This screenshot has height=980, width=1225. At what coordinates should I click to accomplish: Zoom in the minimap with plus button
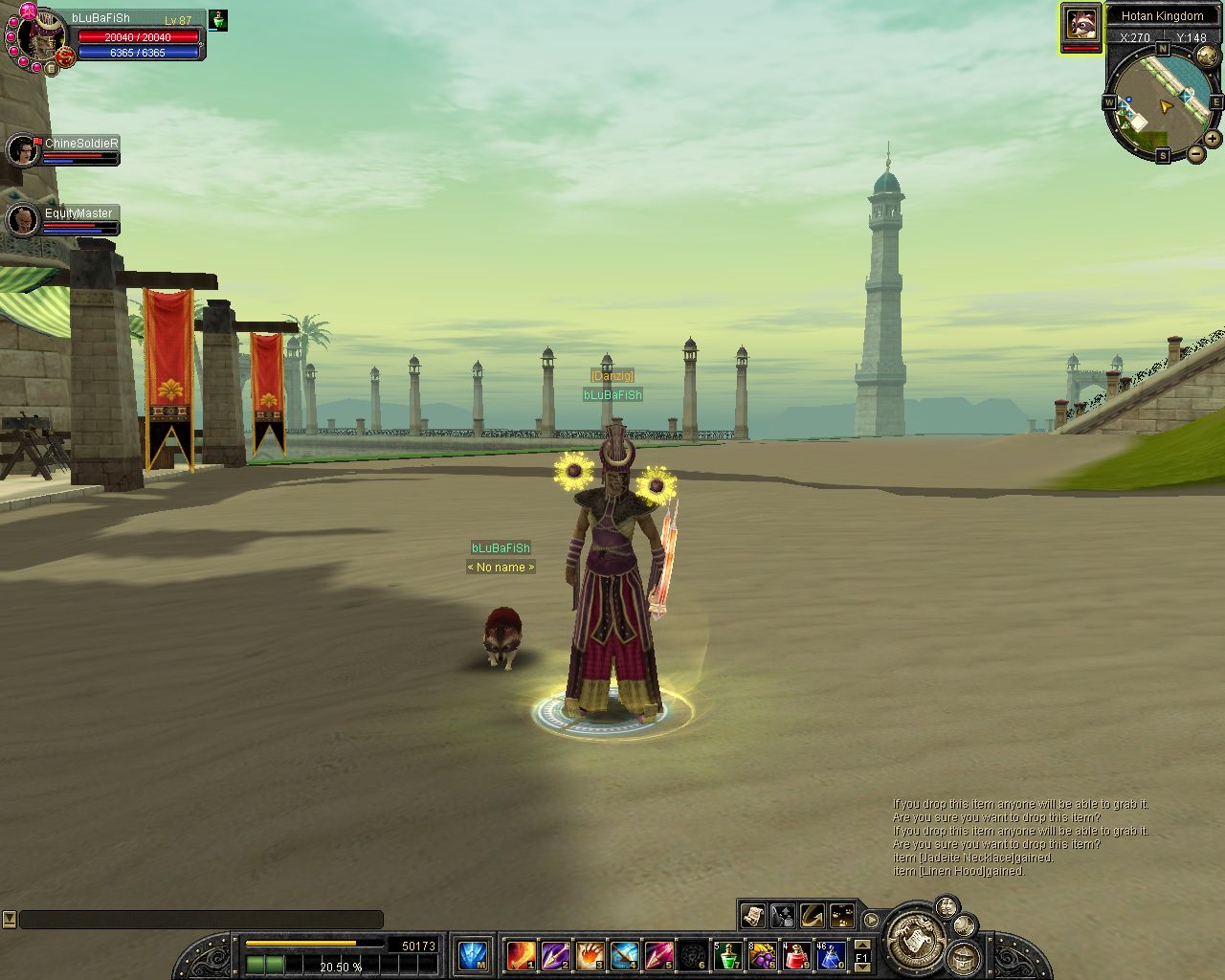[x=1213, y=139]
